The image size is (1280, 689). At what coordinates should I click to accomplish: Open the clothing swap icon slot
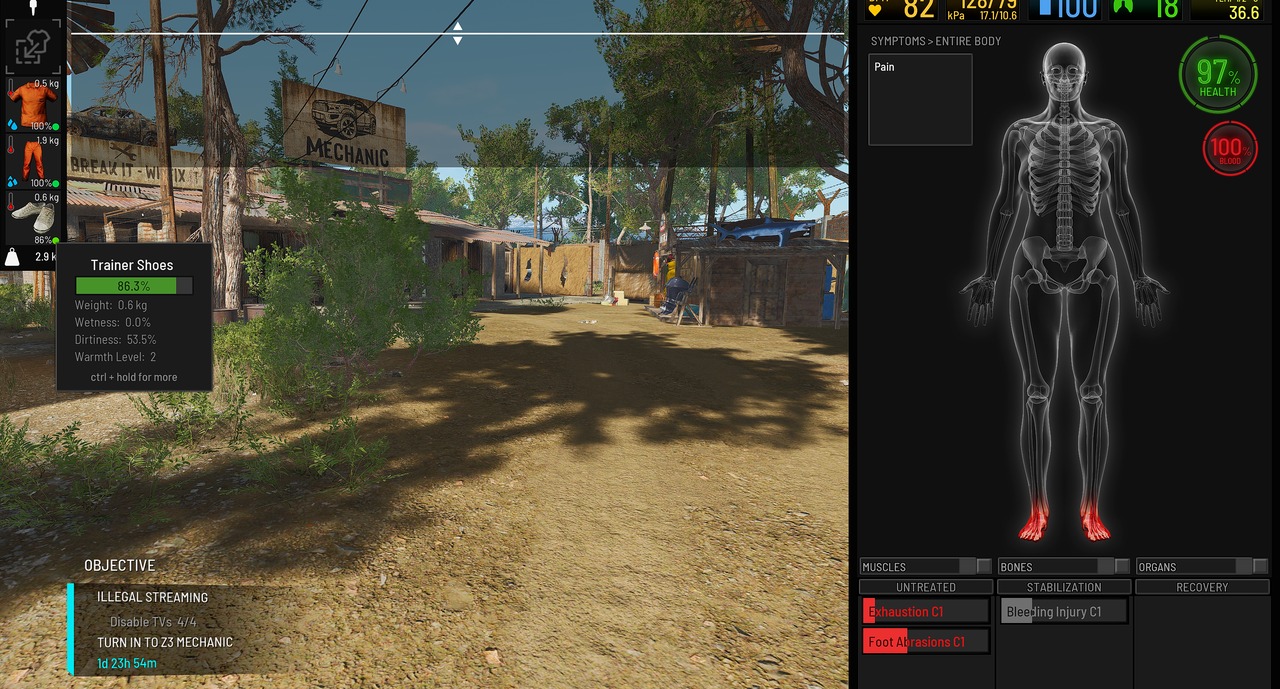(x=32, y=47)
